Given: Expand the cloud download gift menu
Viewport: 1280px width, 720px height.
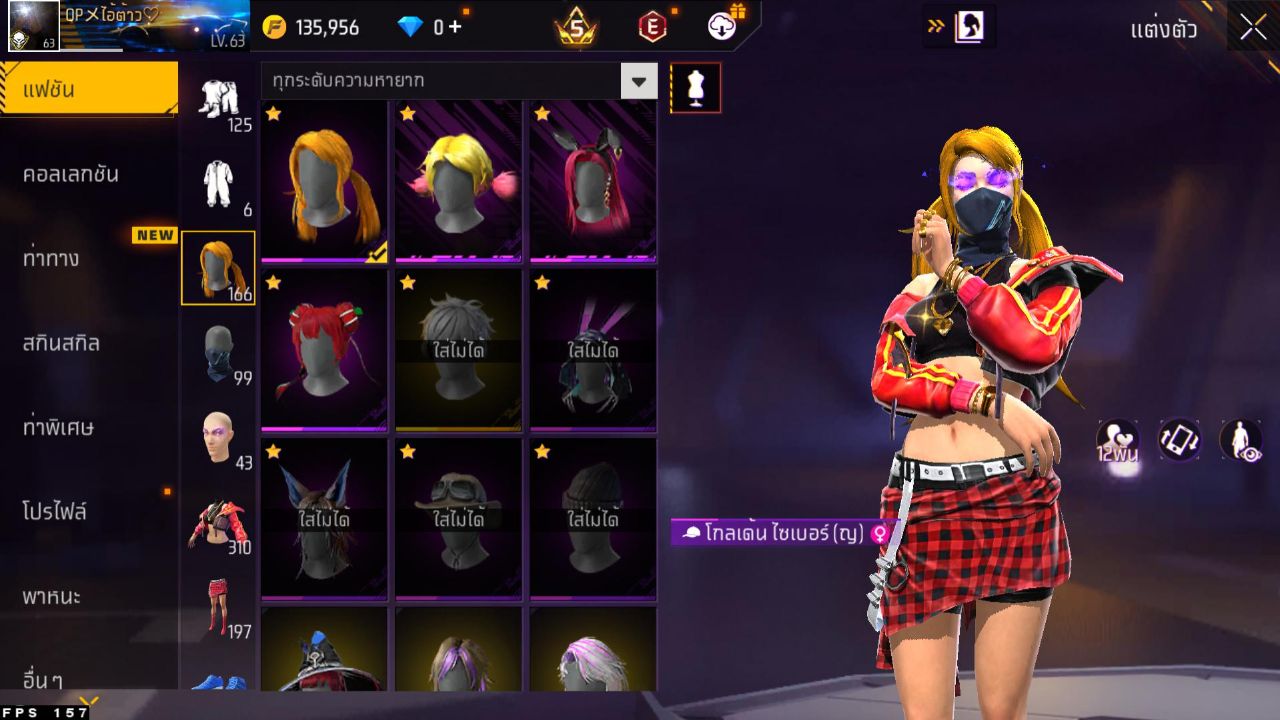Looking at the screenshot, I should point(722,27).
